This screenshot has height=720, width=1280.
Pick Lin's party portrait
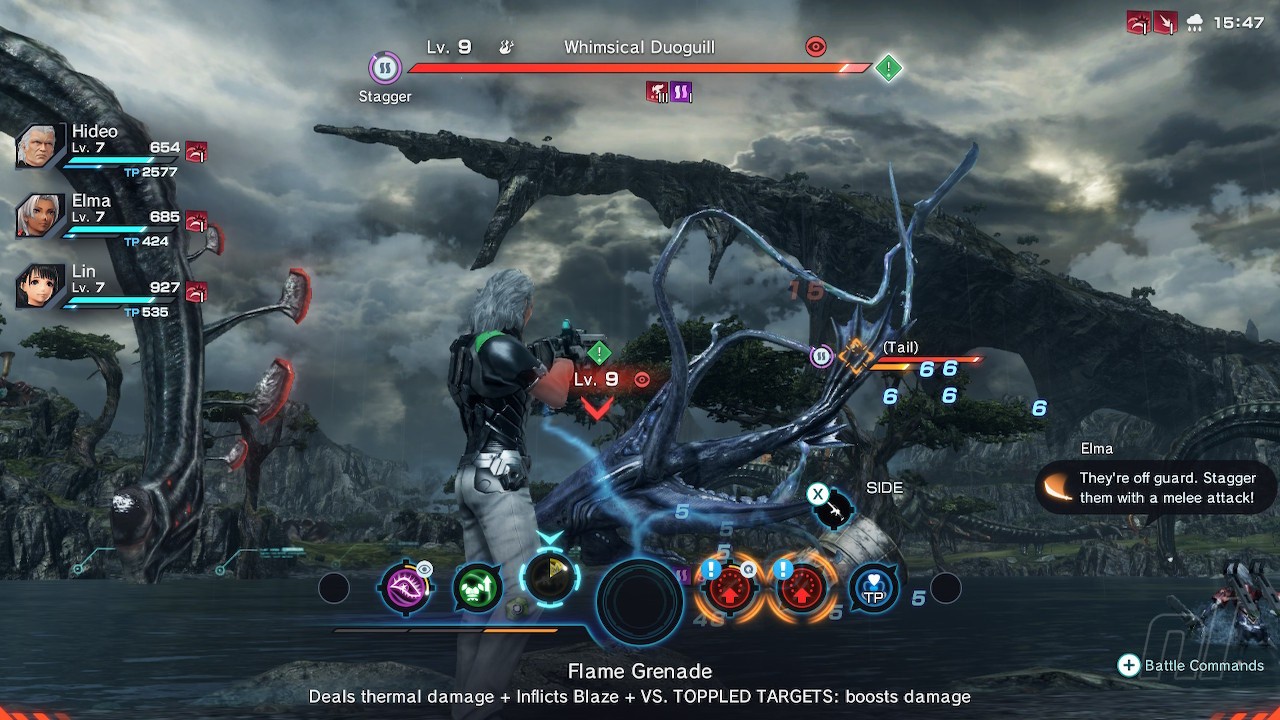(40, 287)
